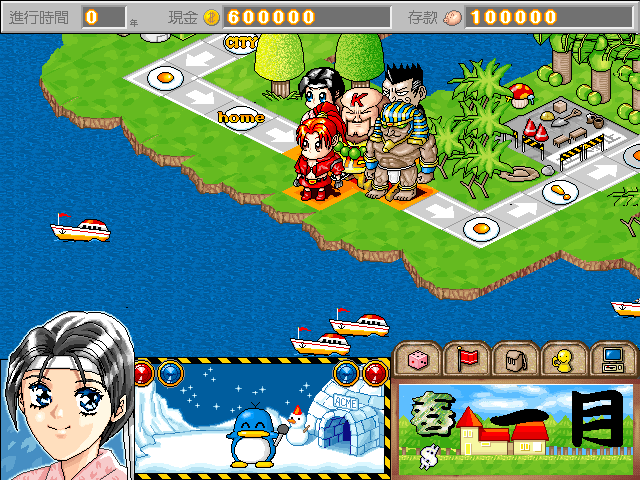
Task: Select the yellow chick icon
Action: [564, 358]
